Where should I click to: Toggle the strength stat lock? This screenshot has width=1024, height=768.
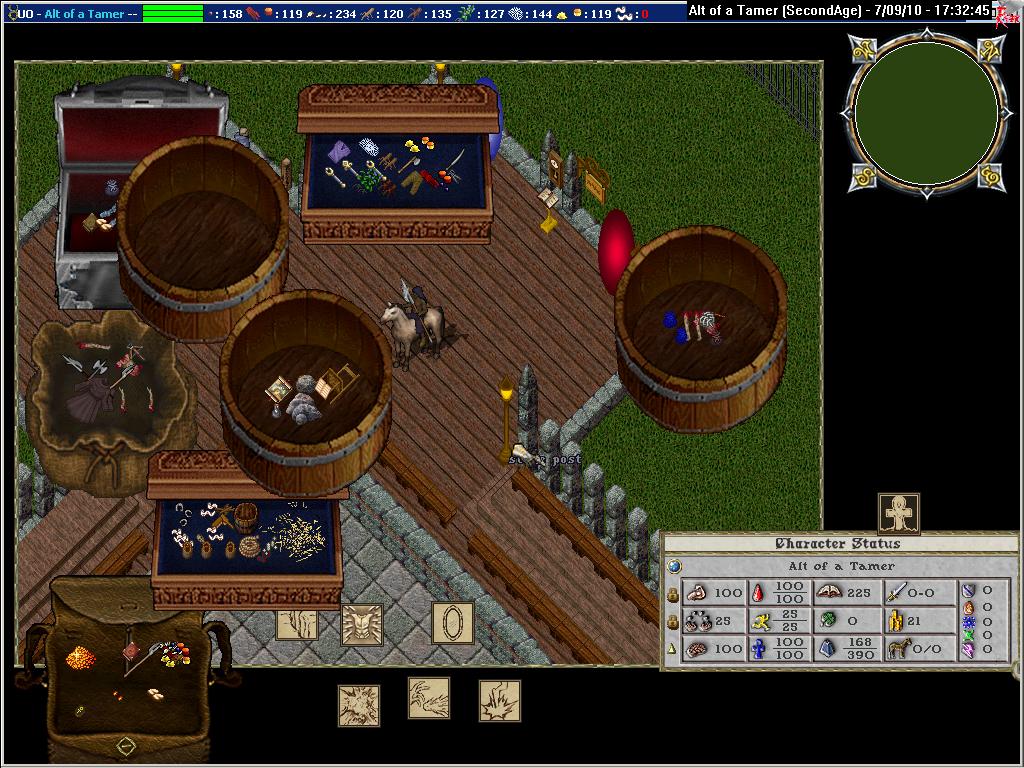click(673, 594)
